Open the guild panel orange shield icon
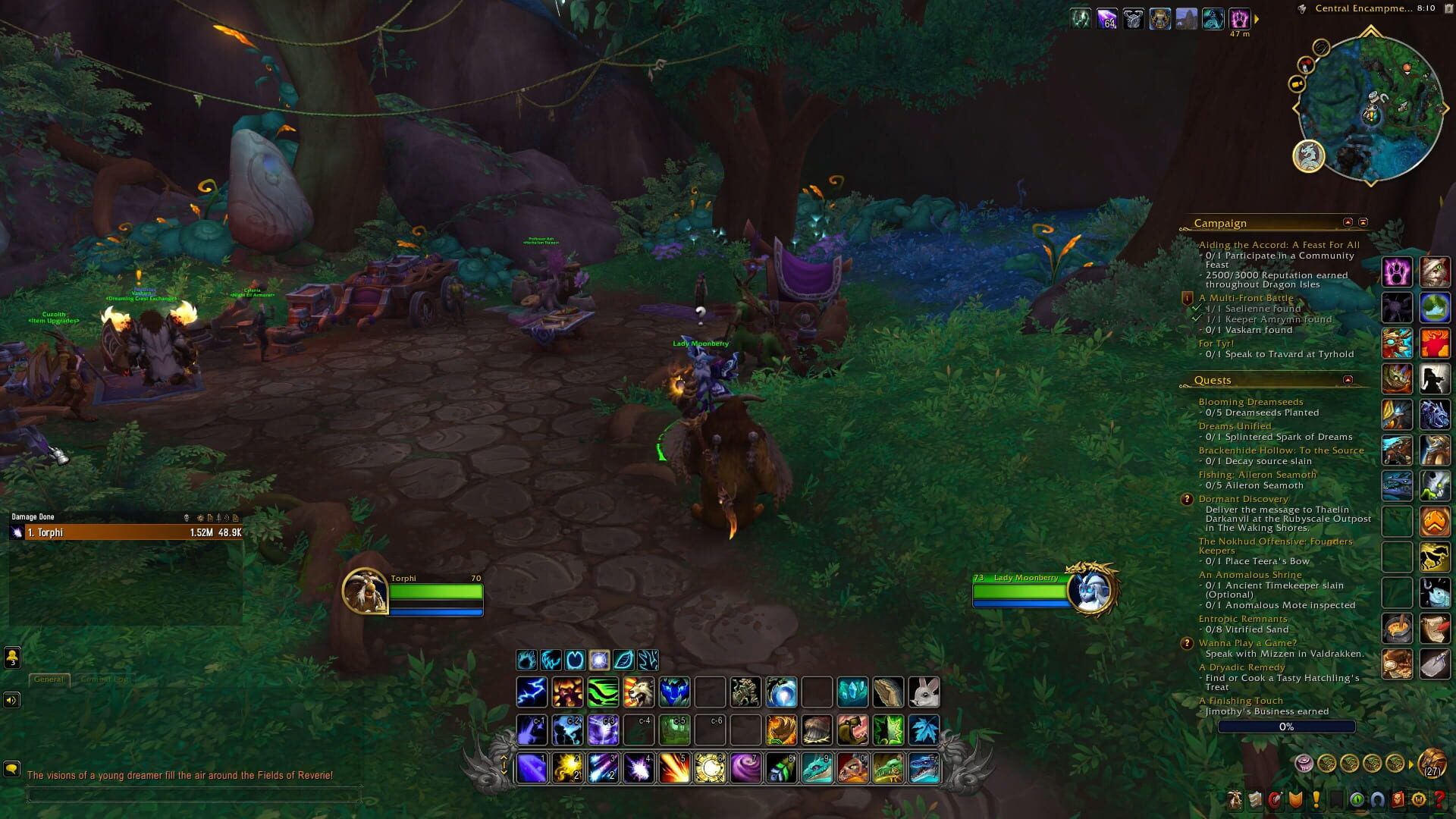 click(x=1296, y=800)
